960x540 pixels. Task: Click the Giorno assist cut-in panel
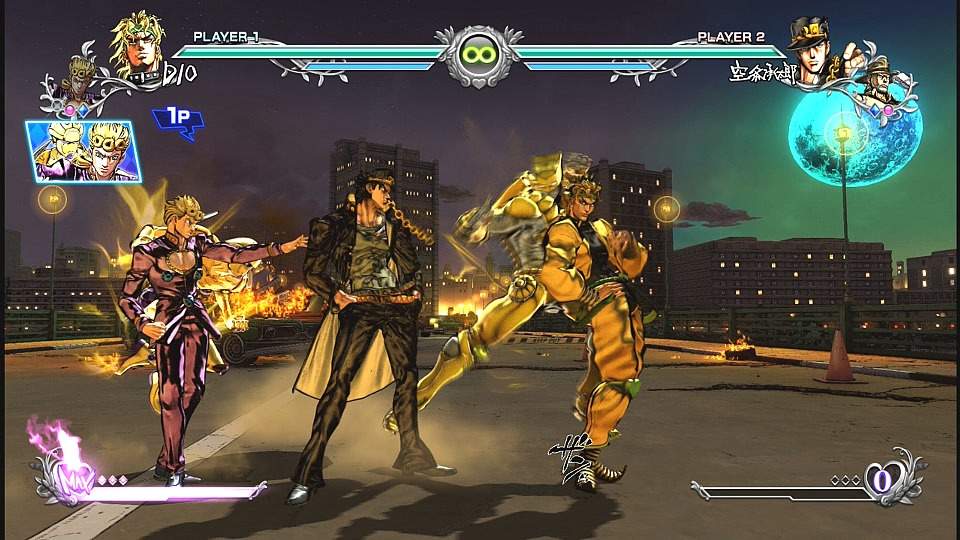click(x=83, y=151)
